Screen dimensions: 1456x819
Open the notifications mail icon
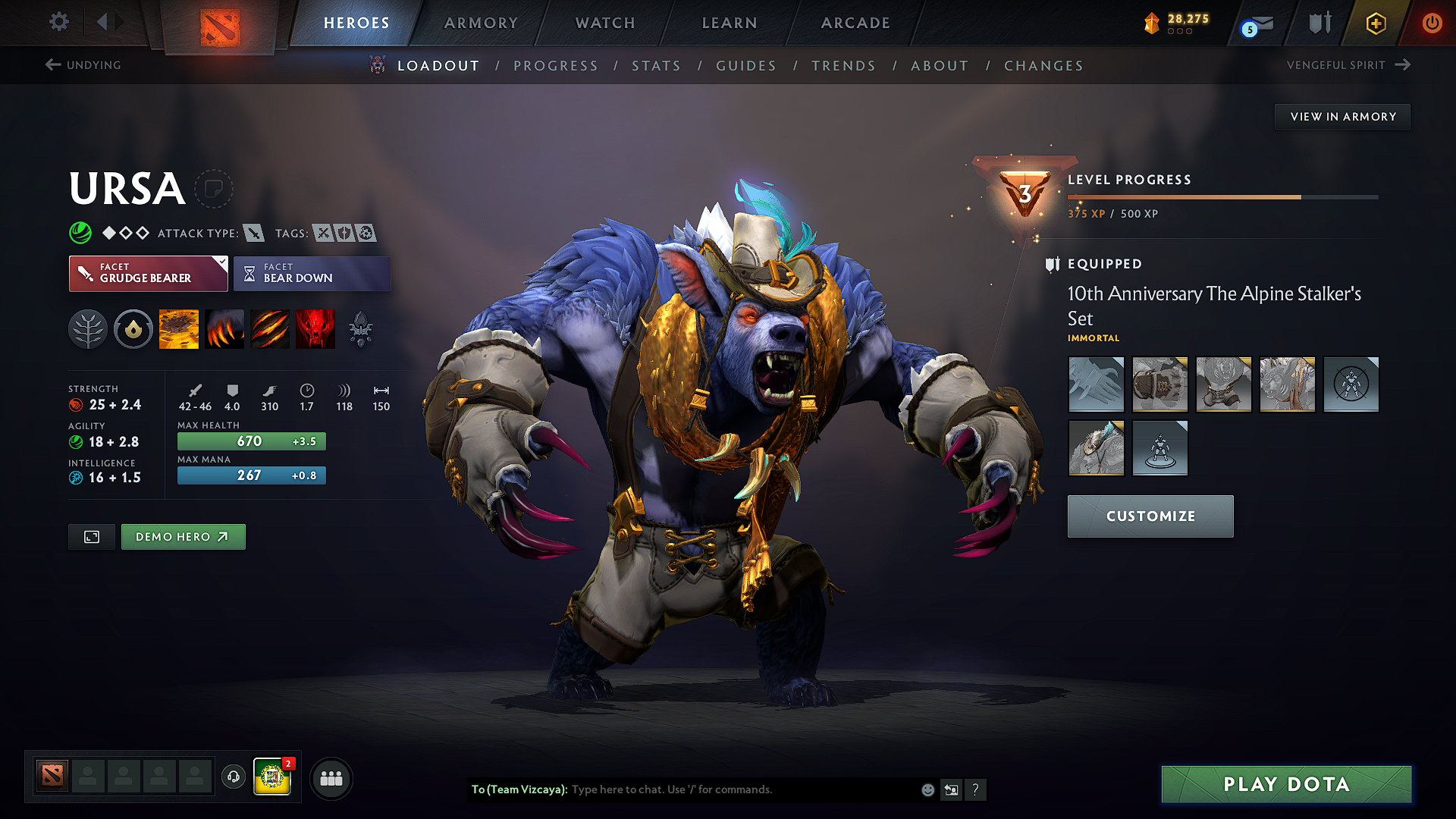pyautogui.click(x=1255, y=24)
